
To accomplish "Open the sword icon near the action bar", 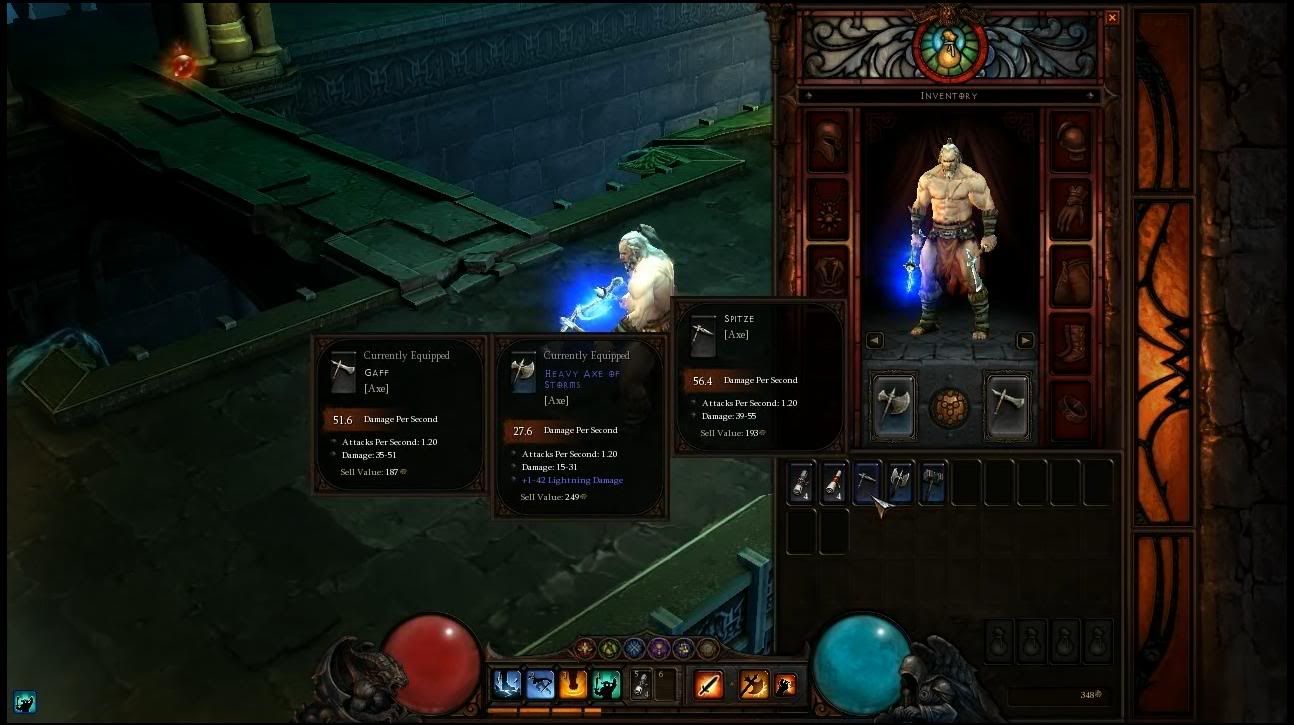I will coord(709,684).
